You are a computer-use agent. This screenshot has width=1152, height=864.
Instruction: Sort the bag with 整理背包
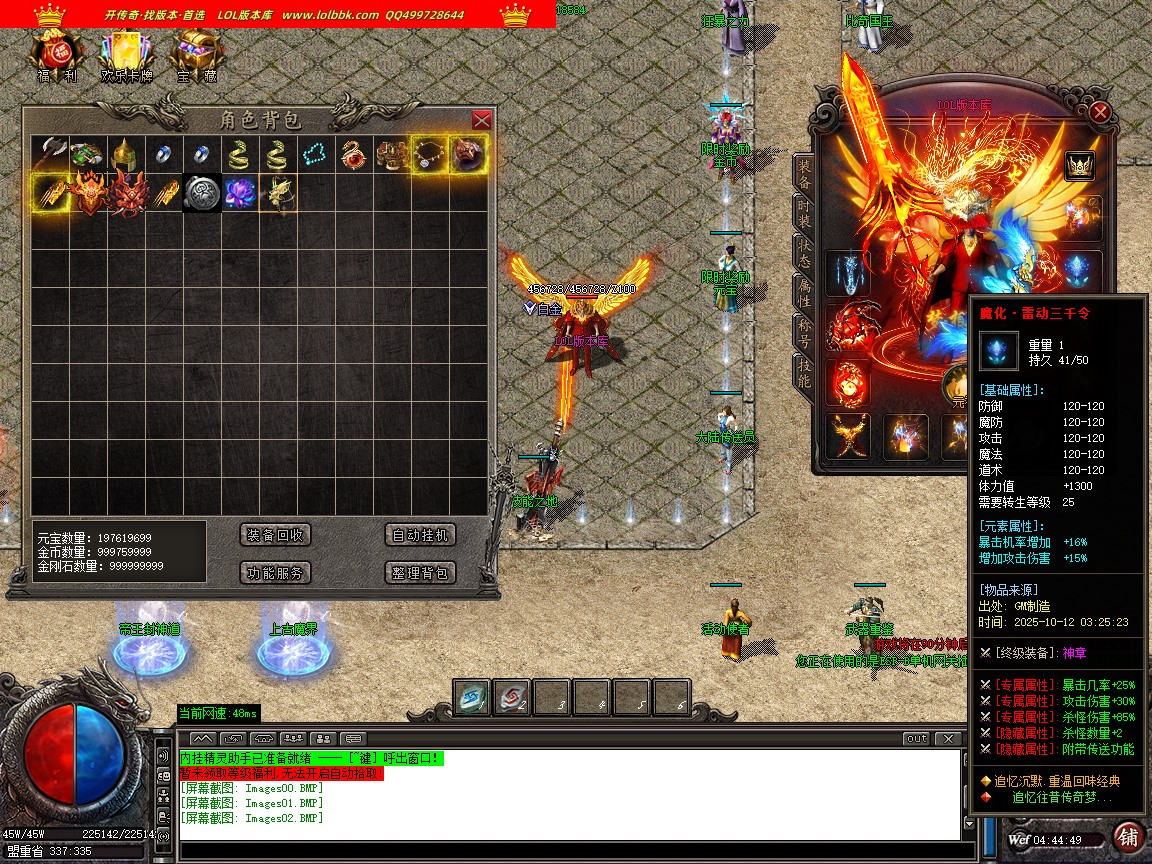tap(420, 573)
